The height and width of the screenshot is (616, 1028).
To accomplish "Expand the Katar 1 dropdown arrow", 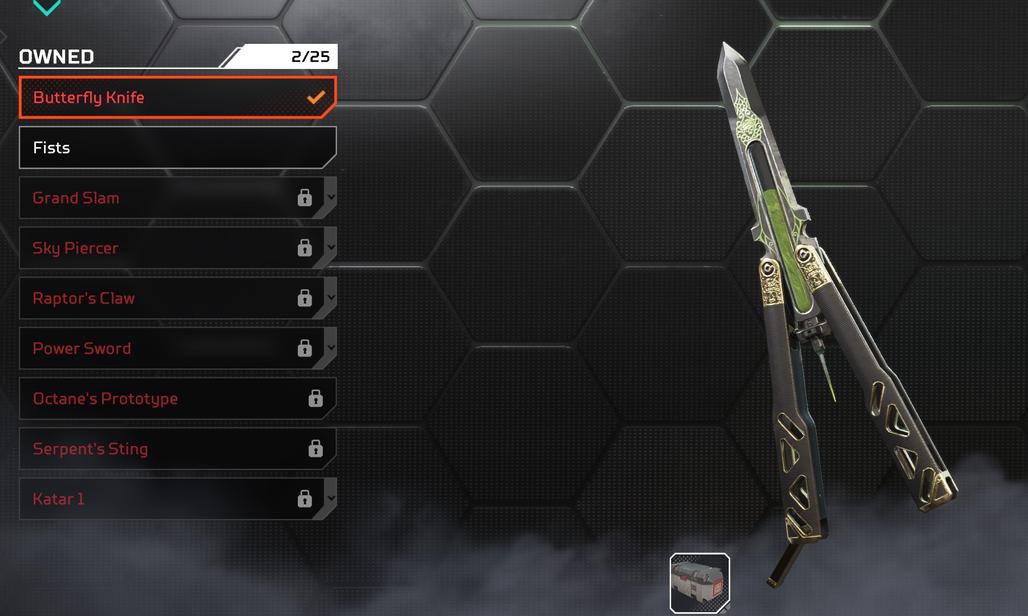I will [331, 498].
